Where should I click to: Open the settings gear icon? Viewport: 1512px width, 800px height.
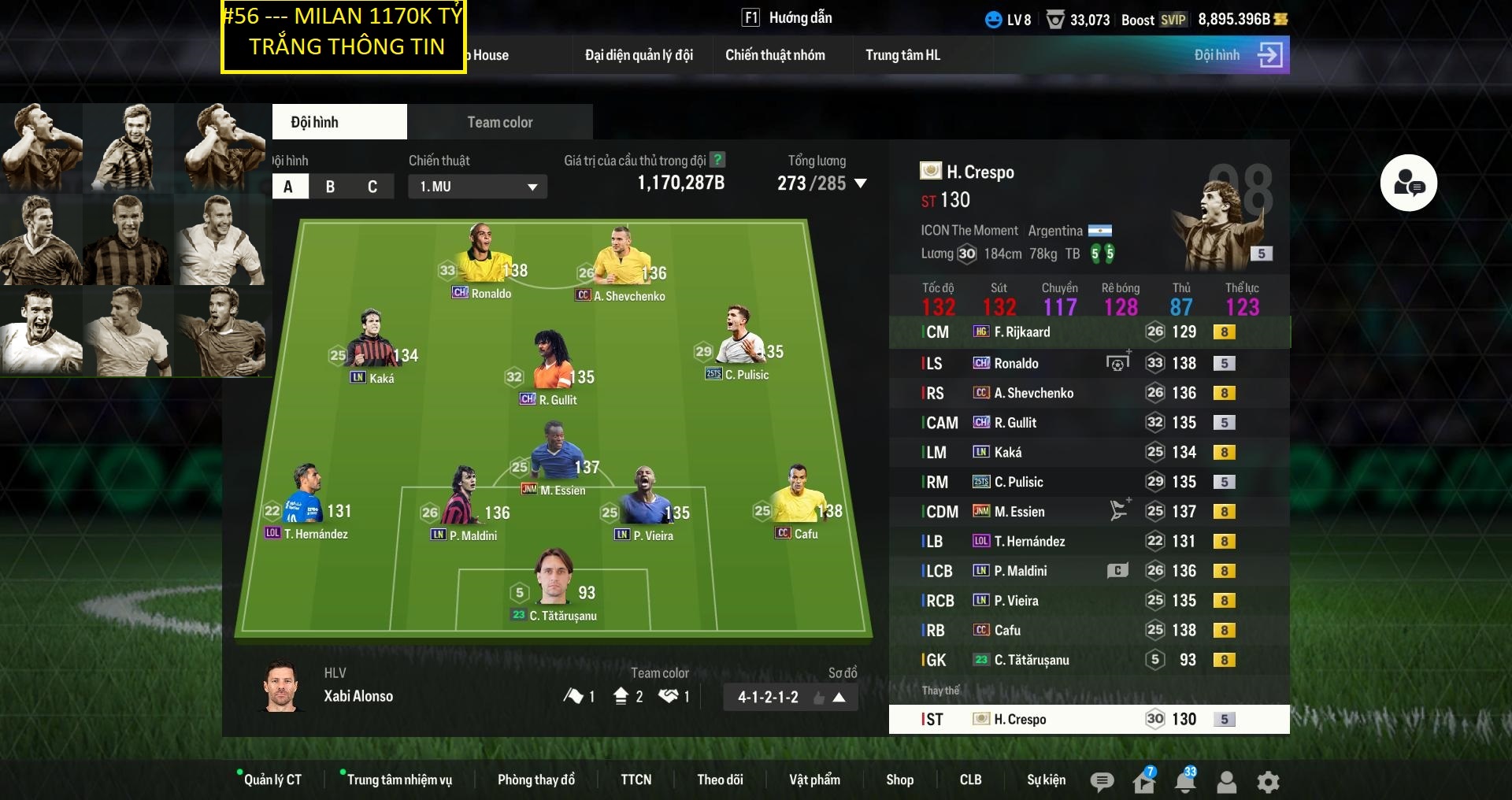pyautogui.click(x=1268, y=782)
